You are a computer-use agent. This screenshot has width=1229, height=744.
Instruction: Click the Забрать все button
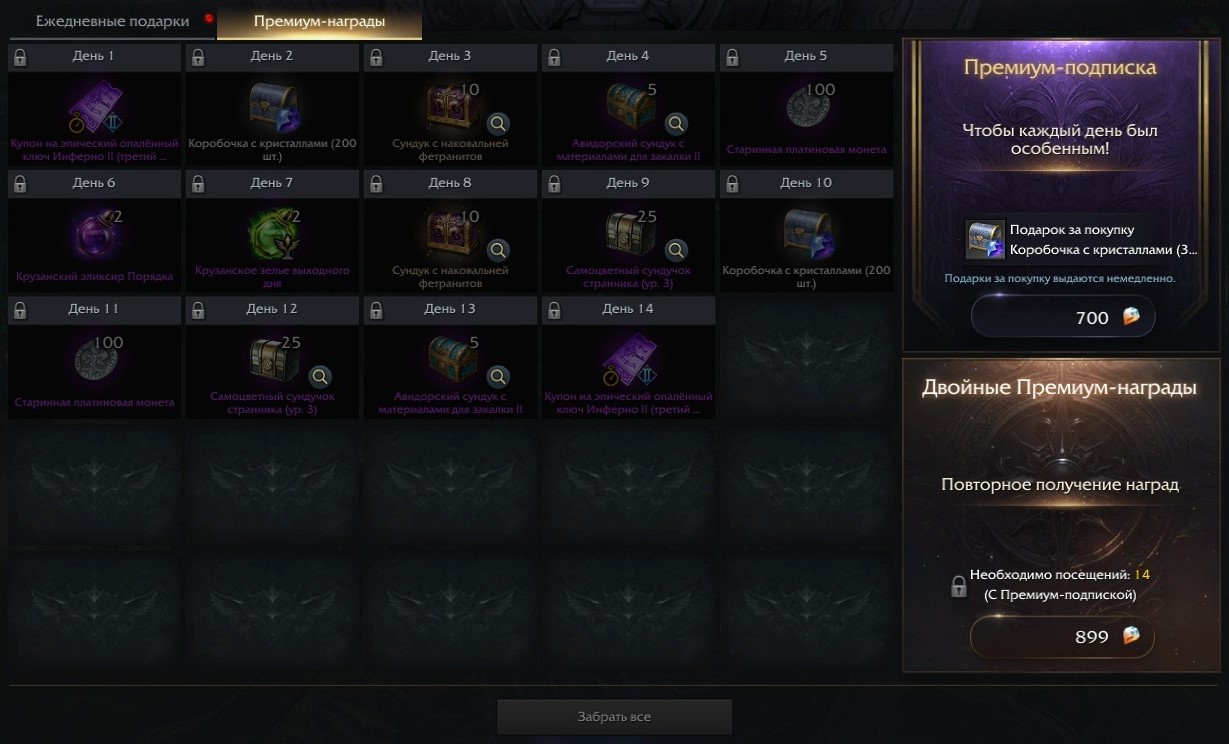(x=614, y=716)
